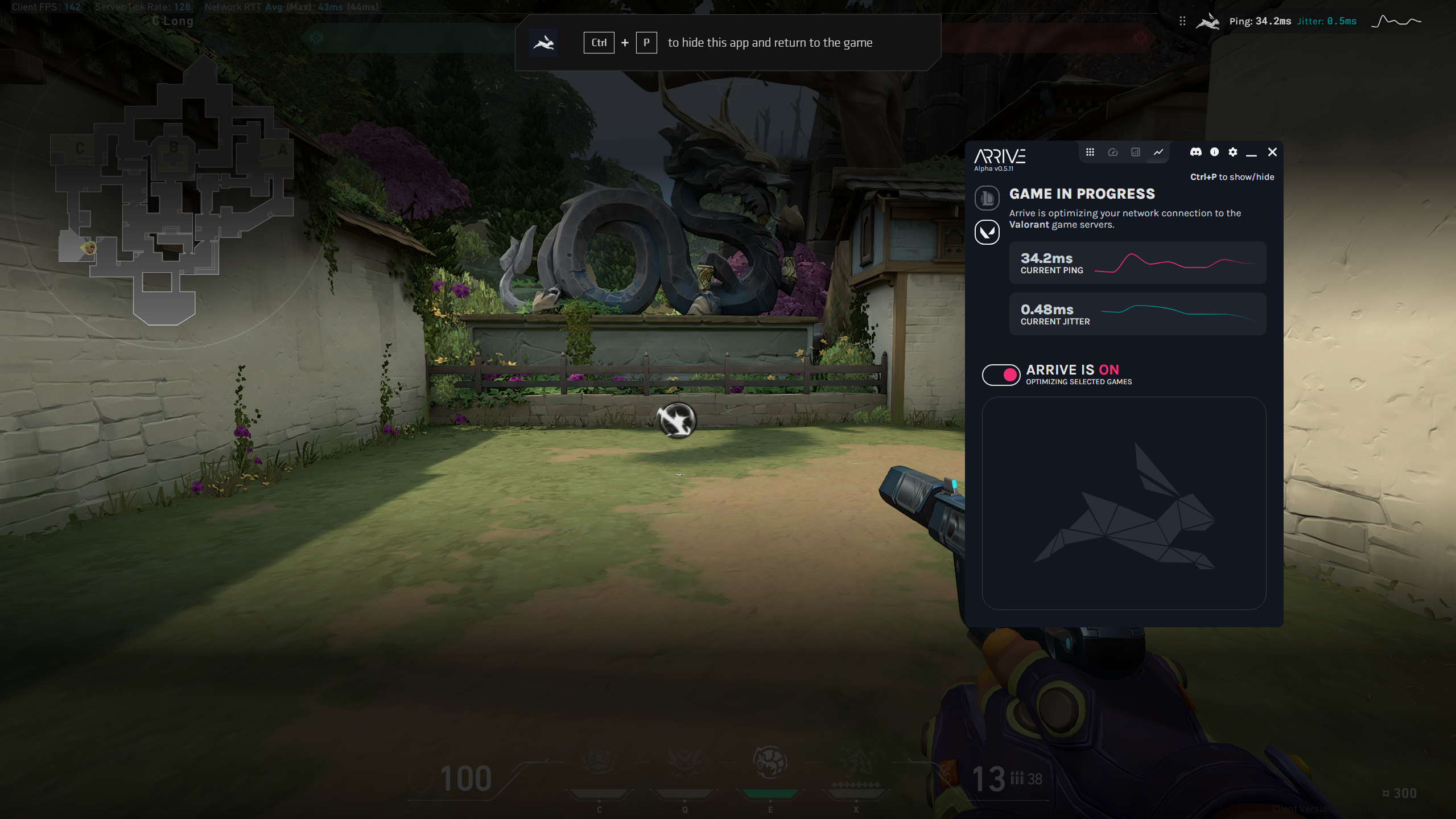The height and width of the screenshot is (819, 1456).
Task: Select Gekko's player marker on the minimap
Action: pyautogui.click(x=89, y=248)
